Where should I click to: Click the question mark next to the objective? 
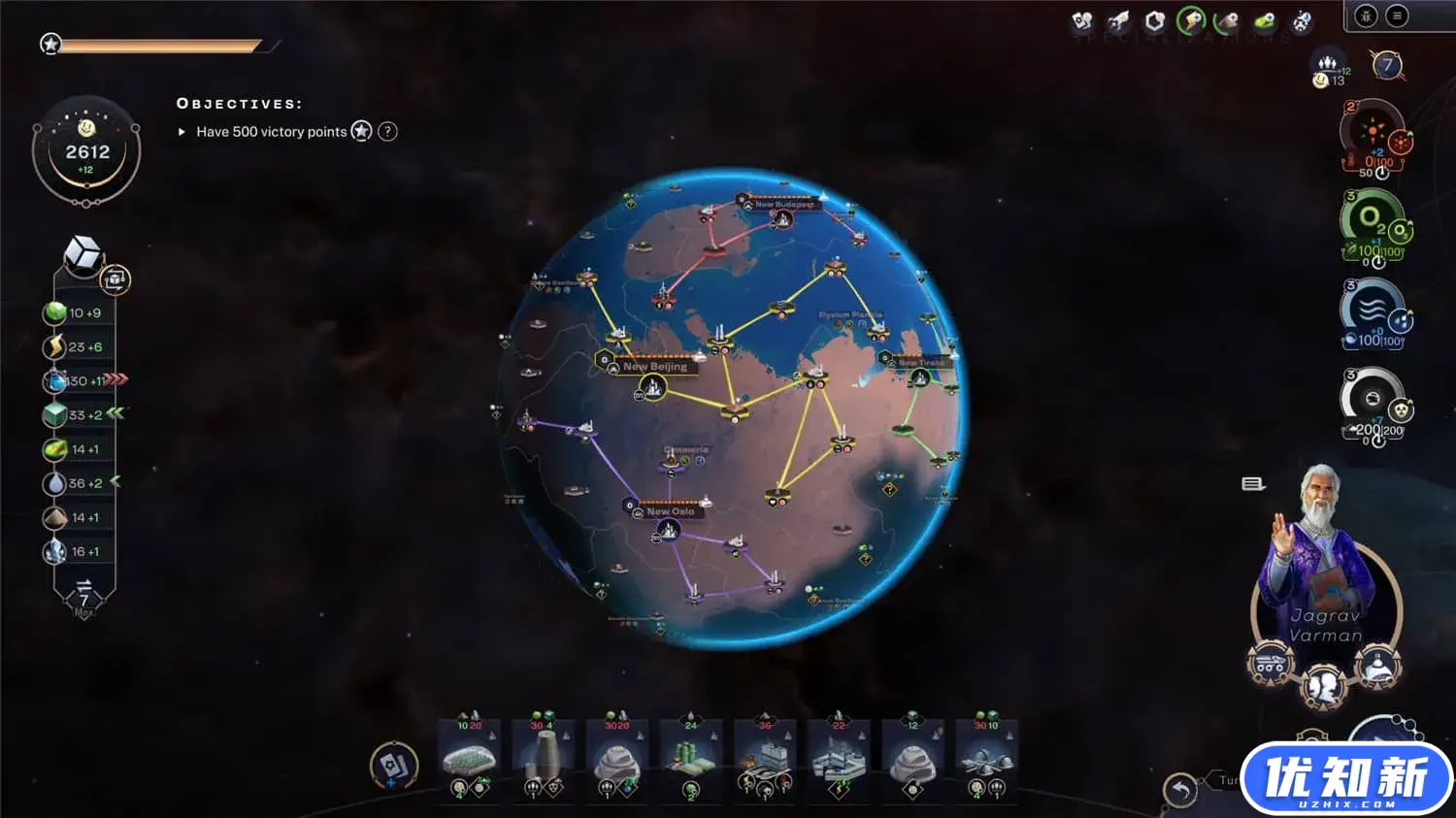(386, 131)
